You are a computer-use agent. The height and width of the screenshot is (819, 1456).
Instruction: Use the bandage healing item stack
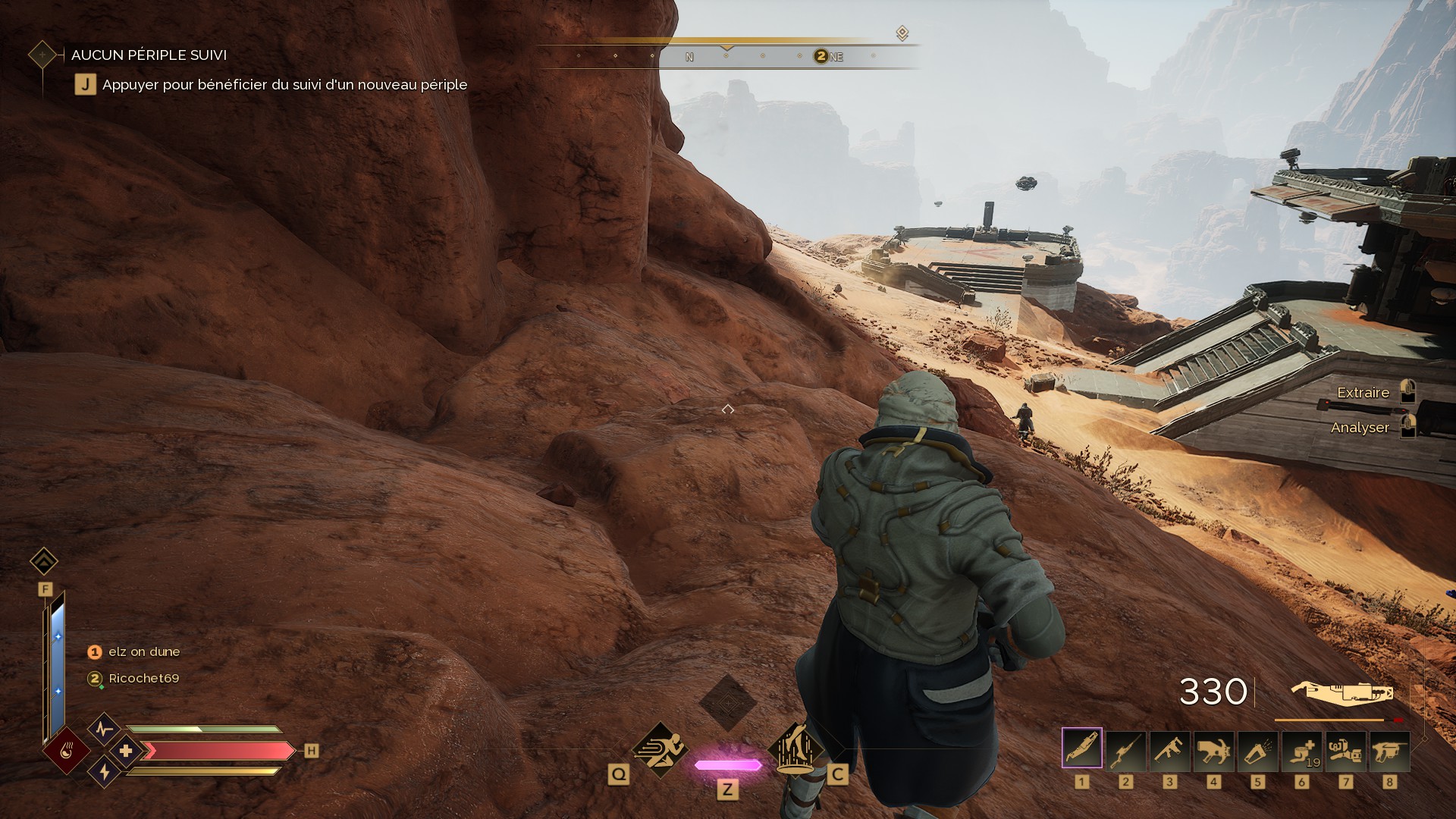coord(1301,748)
